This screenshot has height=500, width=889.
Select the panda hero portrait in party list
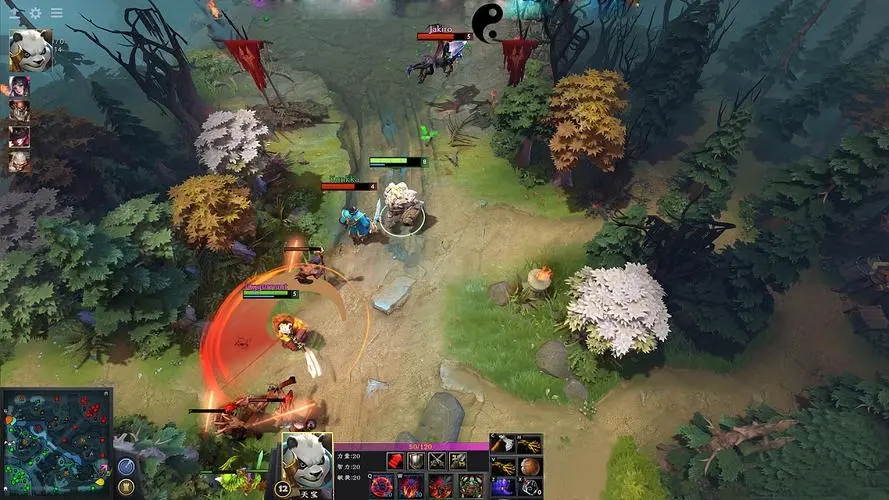(x=30, y=50)
